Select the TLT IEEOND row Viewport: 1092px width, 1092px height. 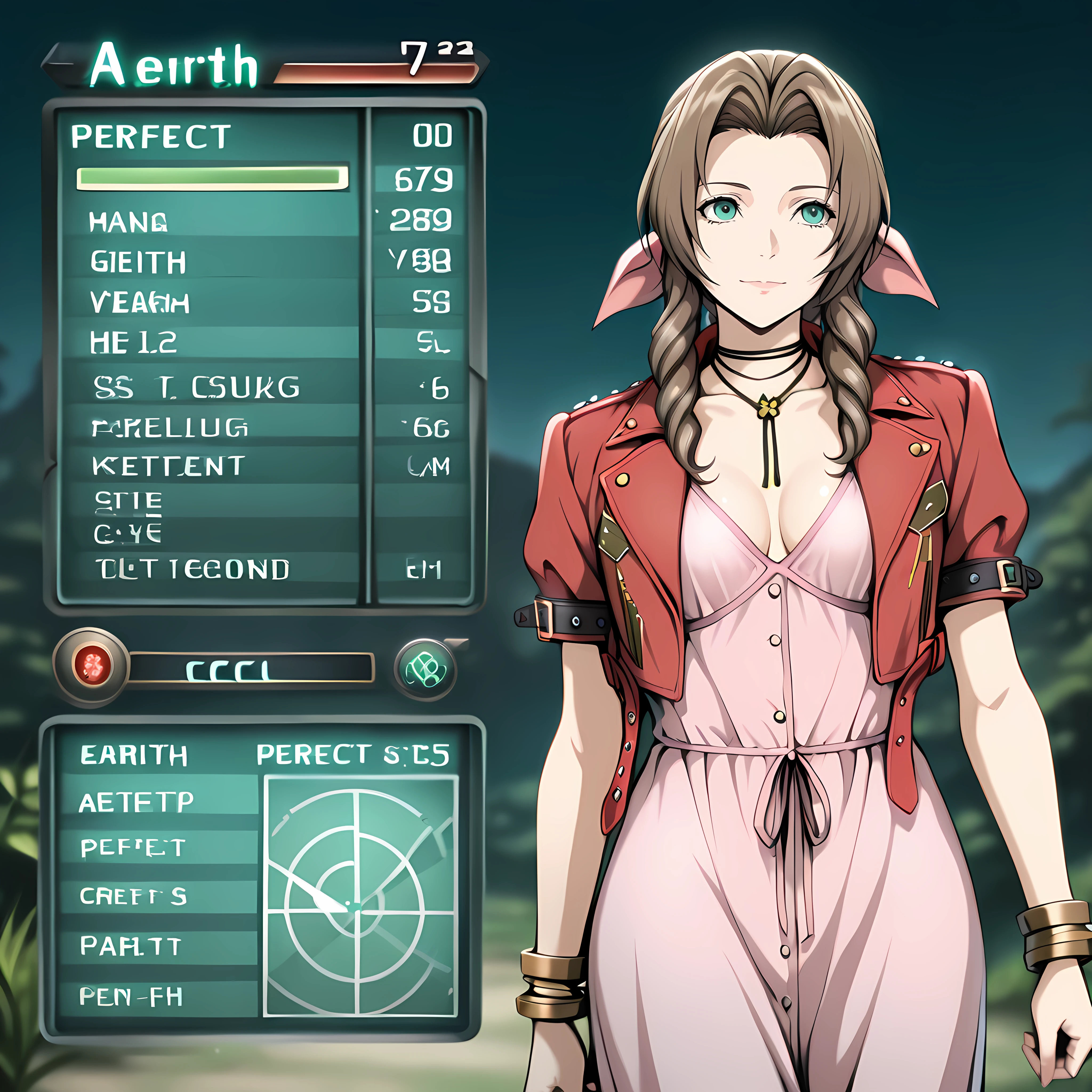[x=192, y=569]
